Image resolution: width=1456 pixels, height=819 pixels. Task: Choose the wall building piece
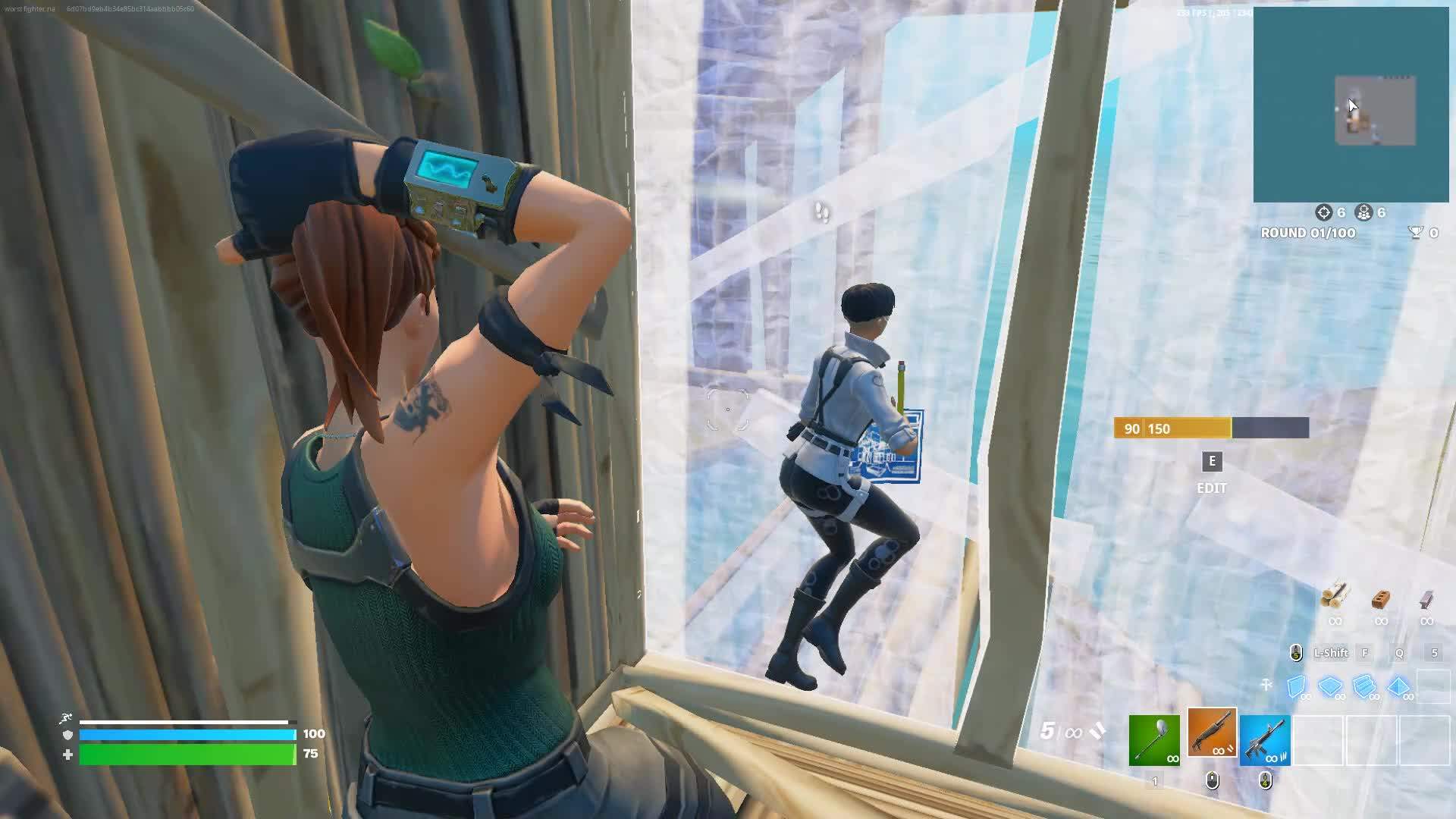point(1298,686)
